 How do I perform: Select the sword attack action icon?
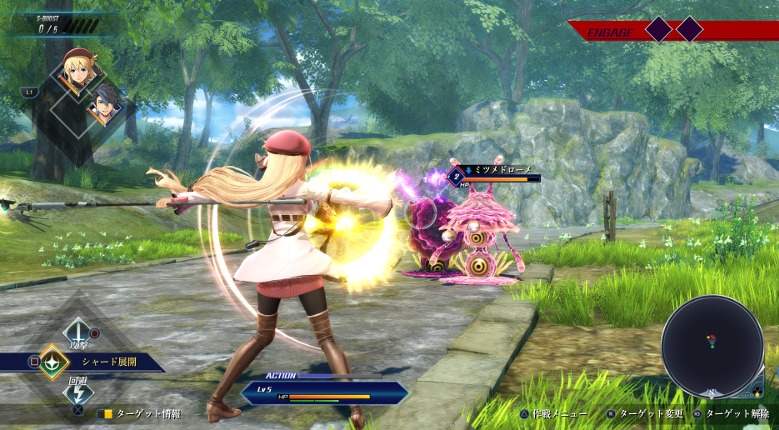pos(77,330)
